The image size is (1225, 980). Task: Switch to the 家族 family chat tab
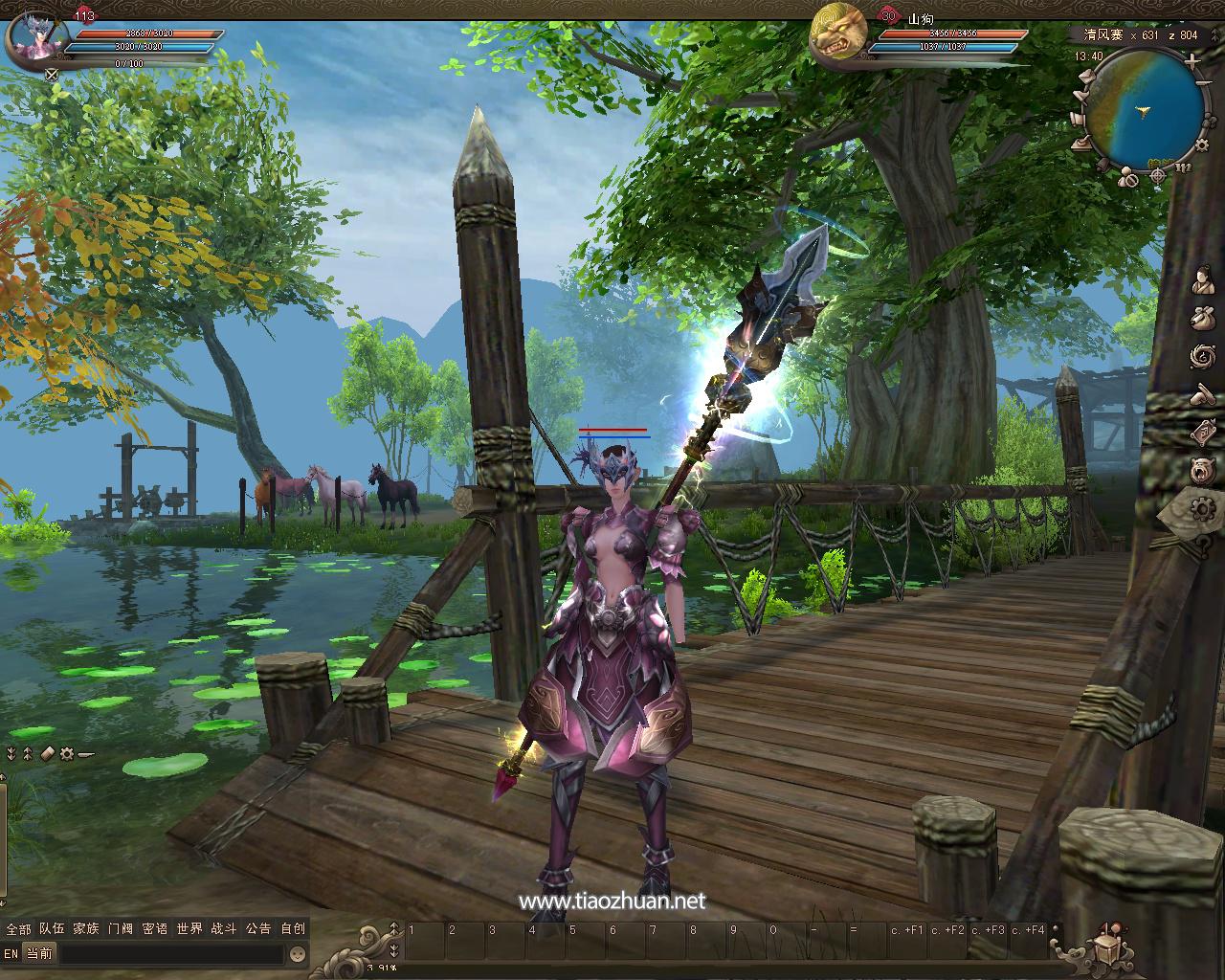pyautogui.click(x=86, y=928)
